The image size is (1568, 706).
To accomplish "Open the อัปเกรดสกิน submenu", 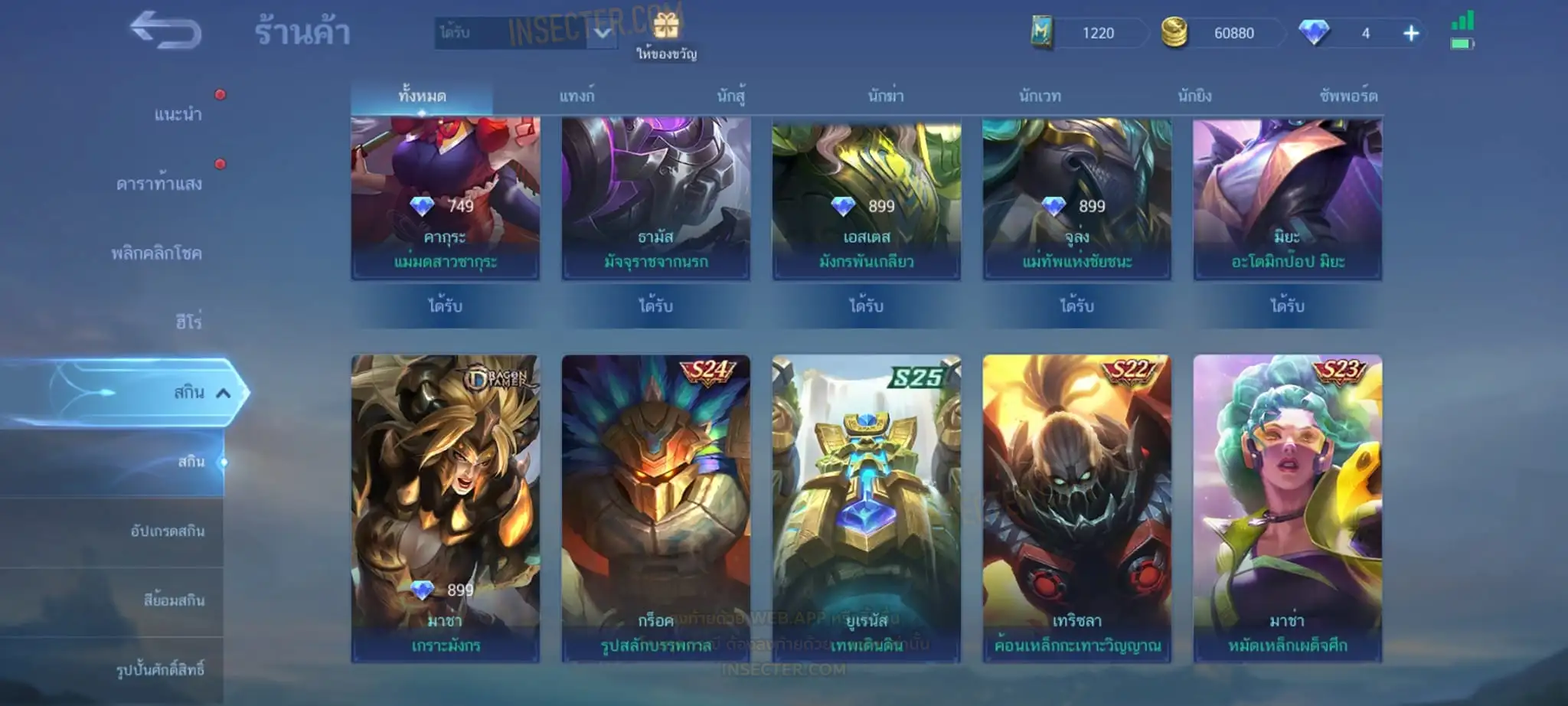I will tap(168, 531).
